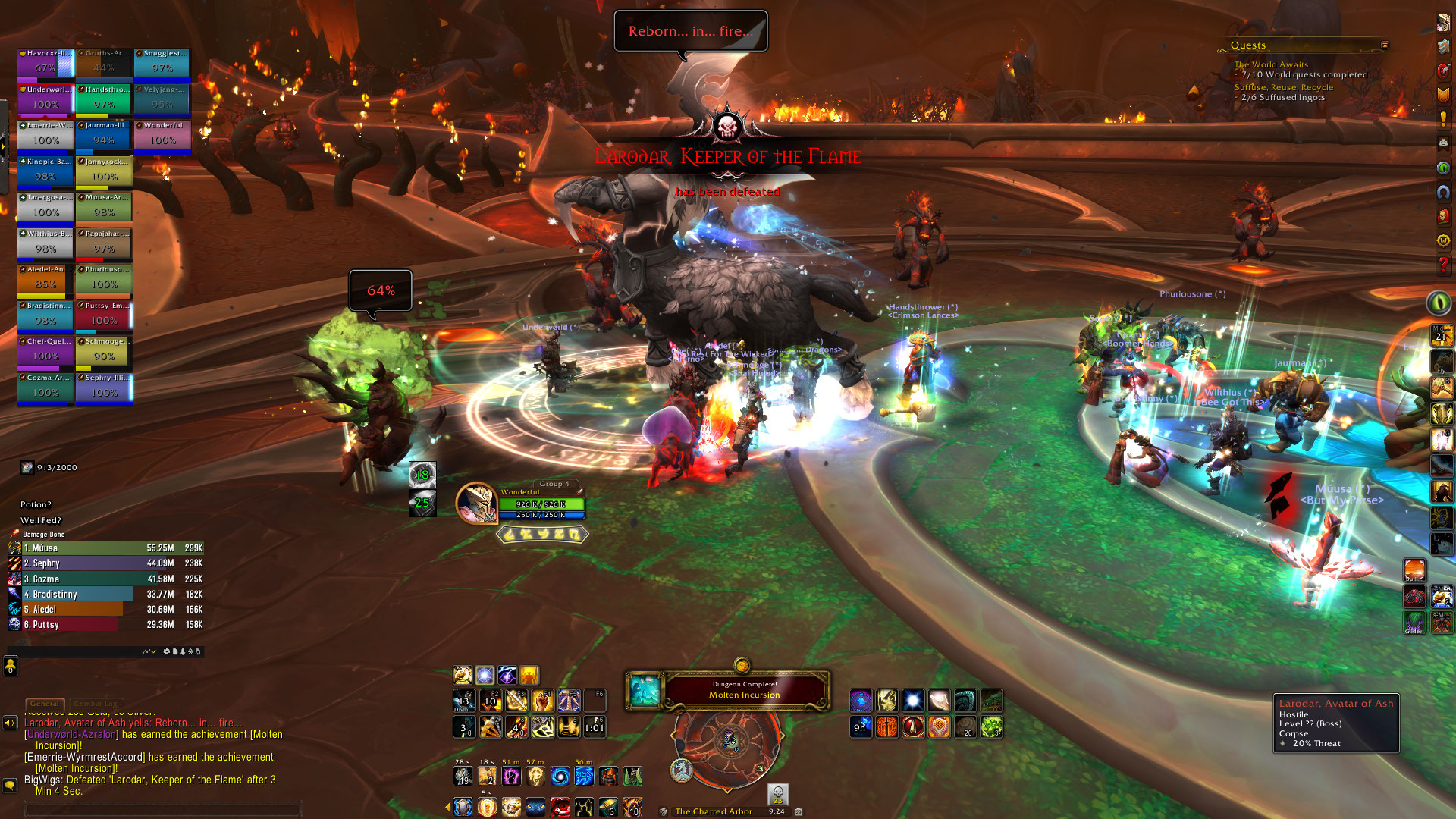Open the damage meter settings gear
This screenshot has width=1456, height=819.
pos(167,651)
